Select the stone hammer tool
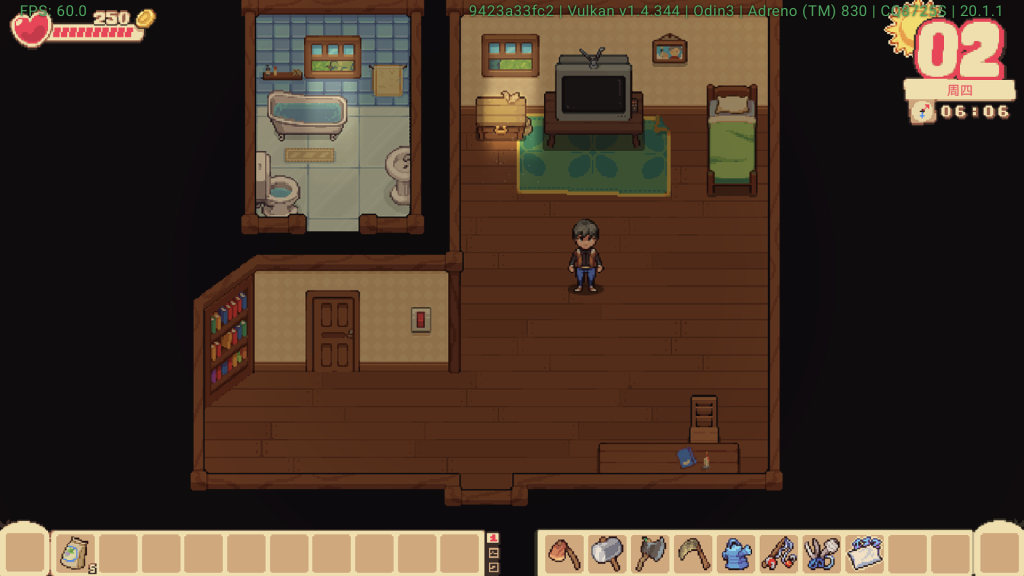Viewport: 1024px width, 576px height. point(607,553)
